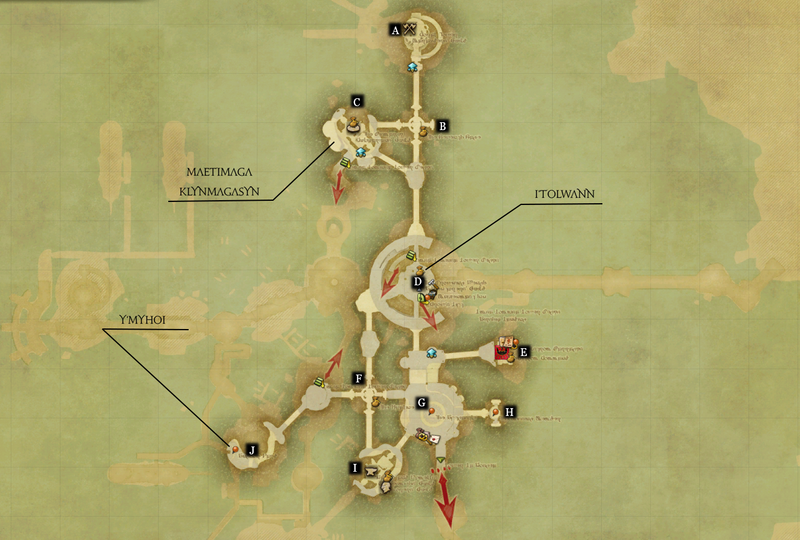Select map marker A
This screenshot has height=540, width=800.
click(x=396, y=31)
